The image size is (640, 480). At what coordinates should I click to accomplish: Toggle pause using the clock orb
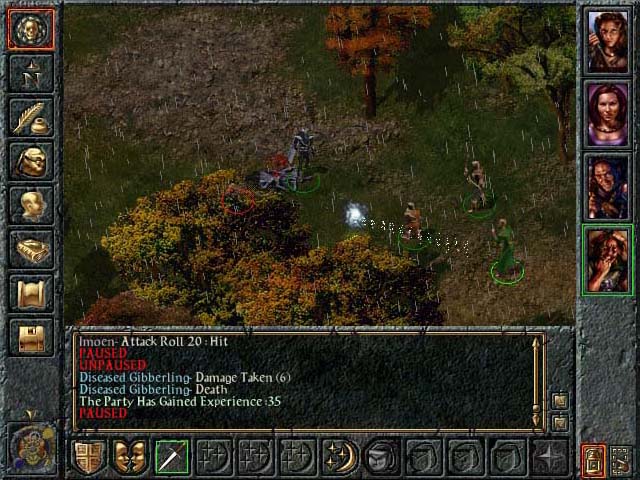click(31, 444)
